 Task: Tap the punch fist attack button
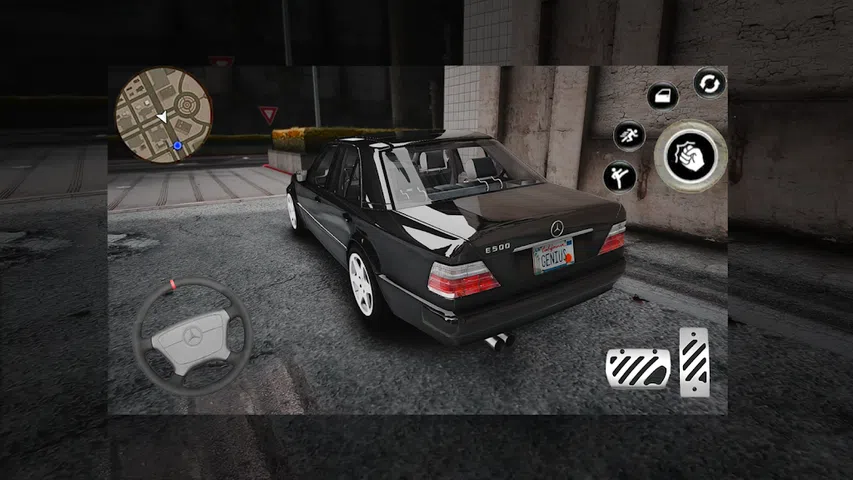point(691,156)
